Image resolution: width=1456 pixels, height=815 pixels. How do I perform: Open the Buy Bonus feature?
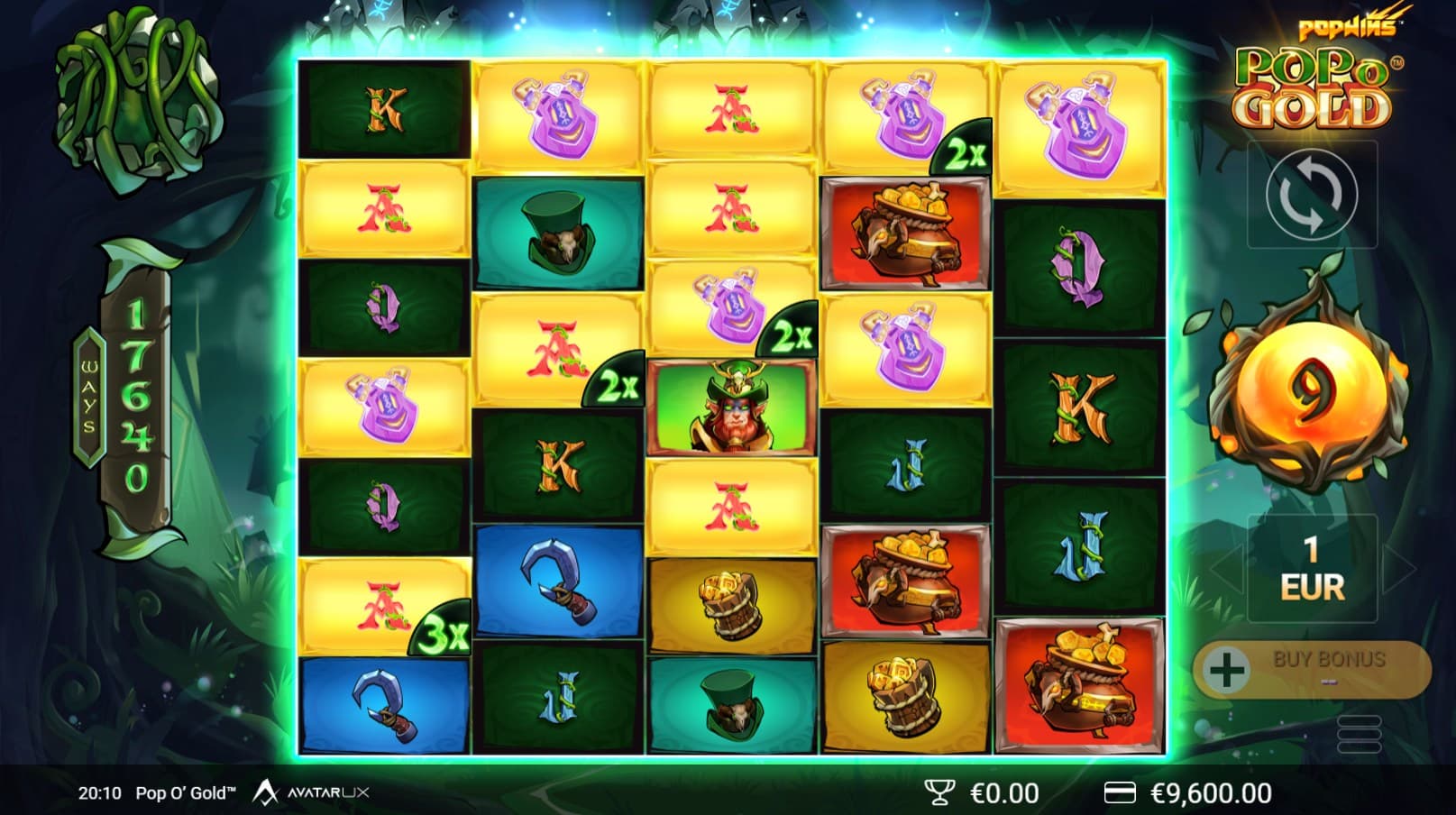[x=1312, y=669]
